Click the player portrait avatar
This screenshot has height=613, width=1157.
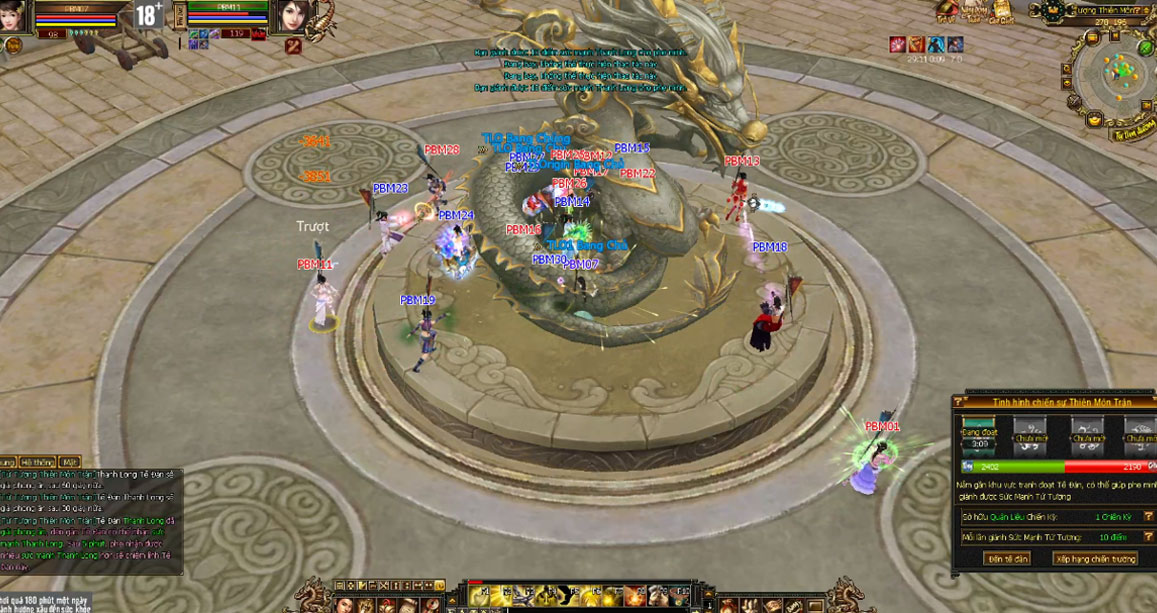click(12, 15)
